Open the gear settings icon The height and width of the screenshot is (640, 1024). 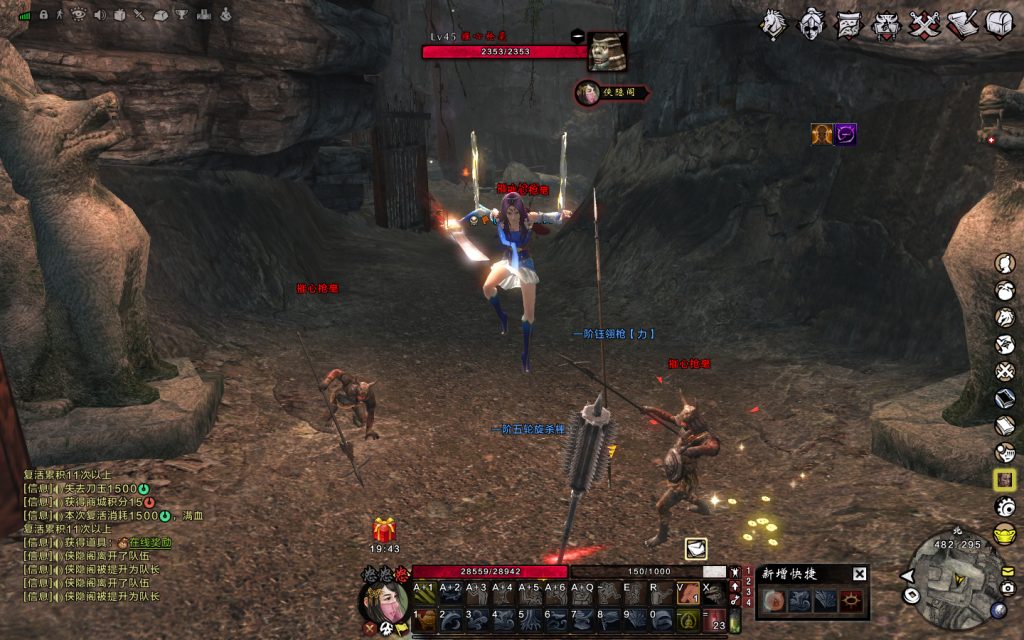[x=1005, y=506]
